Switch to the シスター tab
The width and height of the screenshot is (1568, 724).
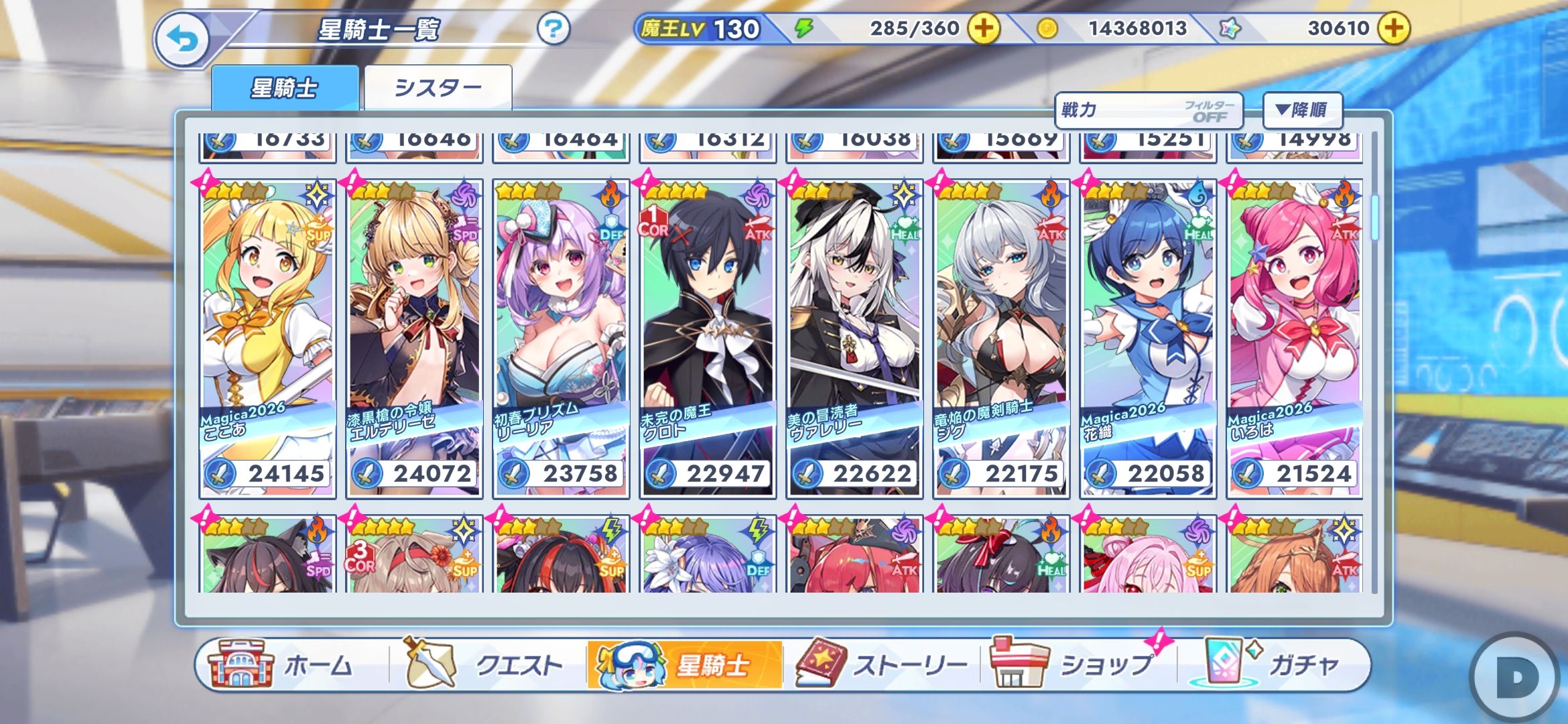(x=438, y=88)
